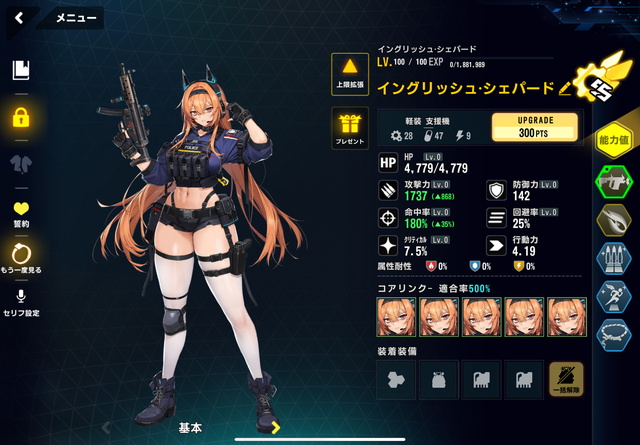Screen dimensions: 640x445
Task: Open セリフ設定 microphone settings
Action: [21, 301]
